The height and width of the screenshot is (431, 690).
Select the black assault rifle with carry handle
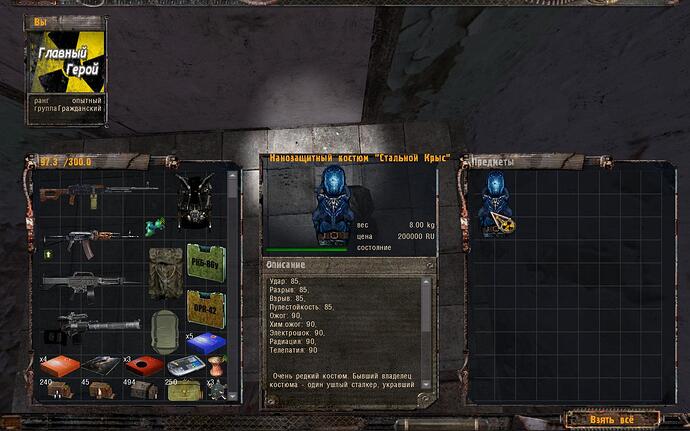pyautogui.click(x=84, y=283)
